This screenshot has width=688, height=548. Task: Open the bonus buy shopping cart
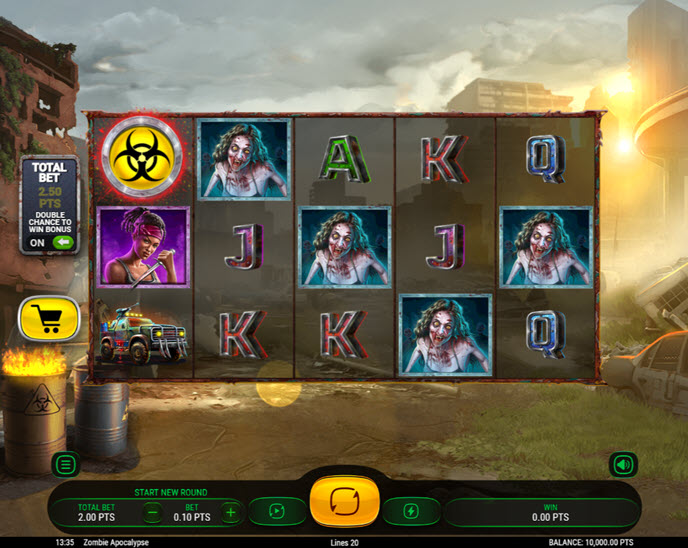pyautogui.click(x=48, y=319)
